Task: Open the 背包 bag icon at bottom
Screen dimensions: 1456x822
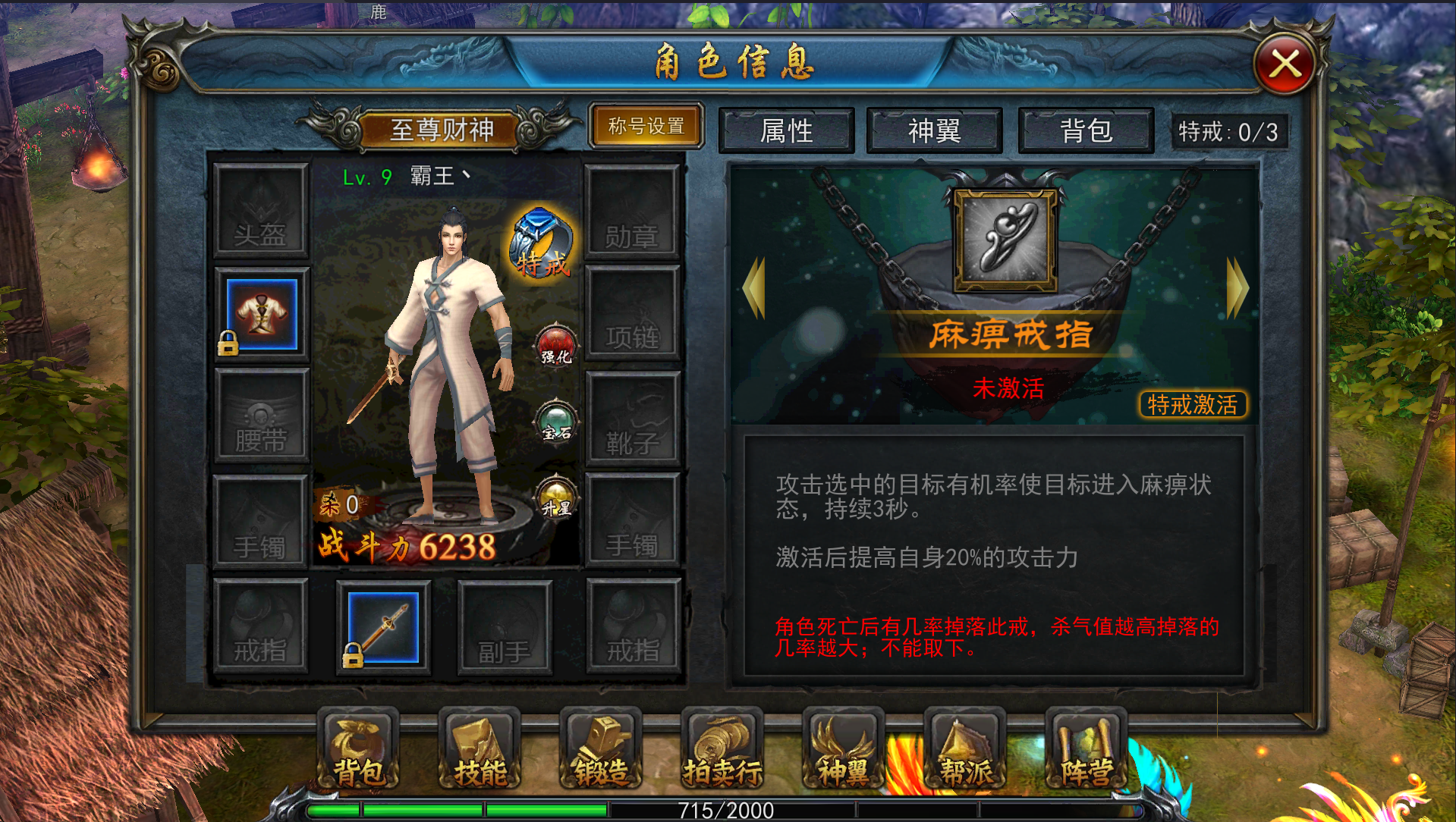Action: coord(357,751)
